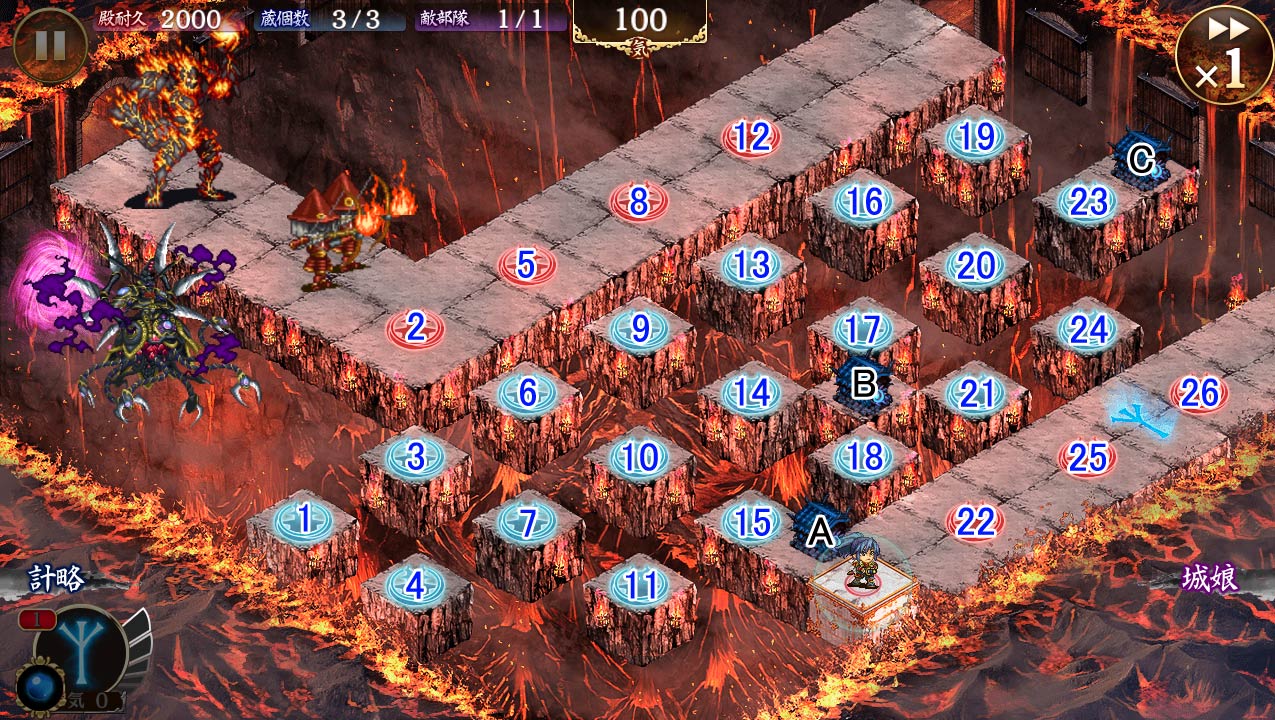The height and width of the screenshot is (720, 1275).
Task: Select blue placement tile 1
Action: (x=302, y=520)
